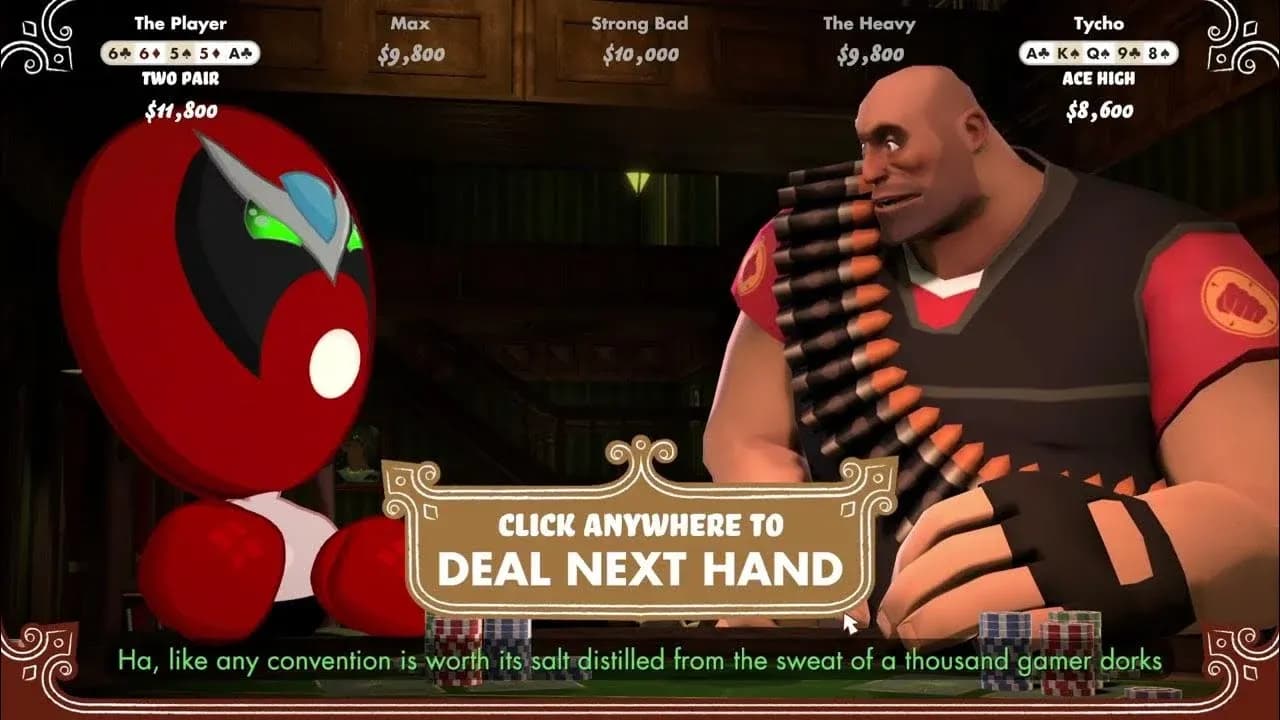Click the 6♦ card in The Player's hand
Screen dimensions: 1280x720
[x=147, y=52]
